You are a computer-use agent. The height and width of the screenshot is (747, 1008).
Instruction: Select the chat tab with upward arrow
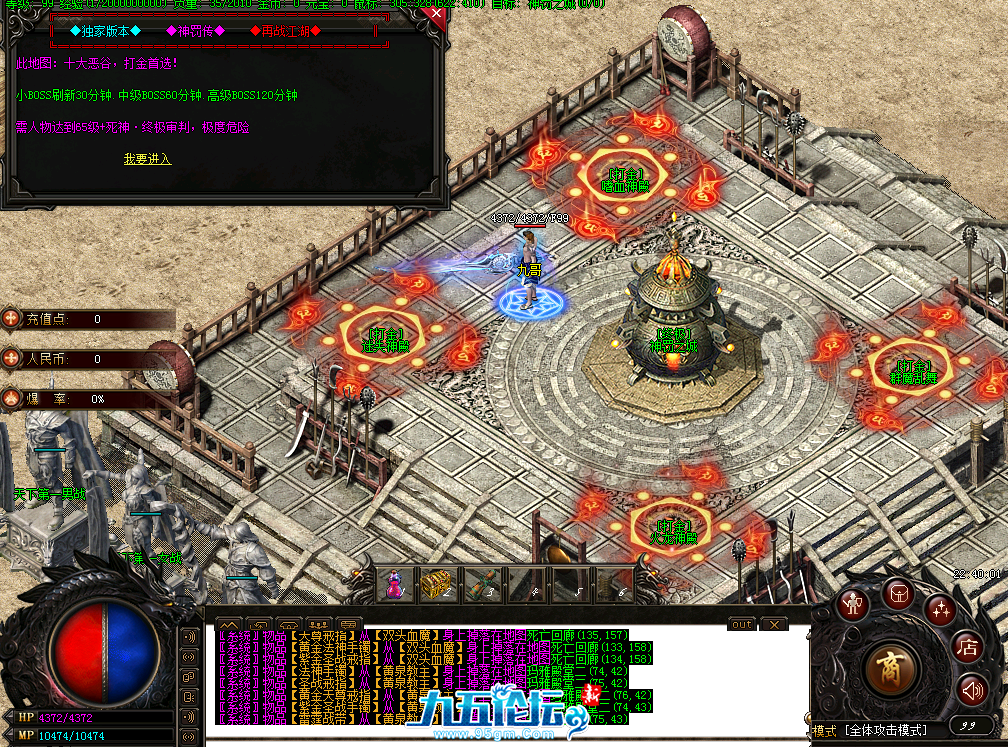click(x=227, y=624)
